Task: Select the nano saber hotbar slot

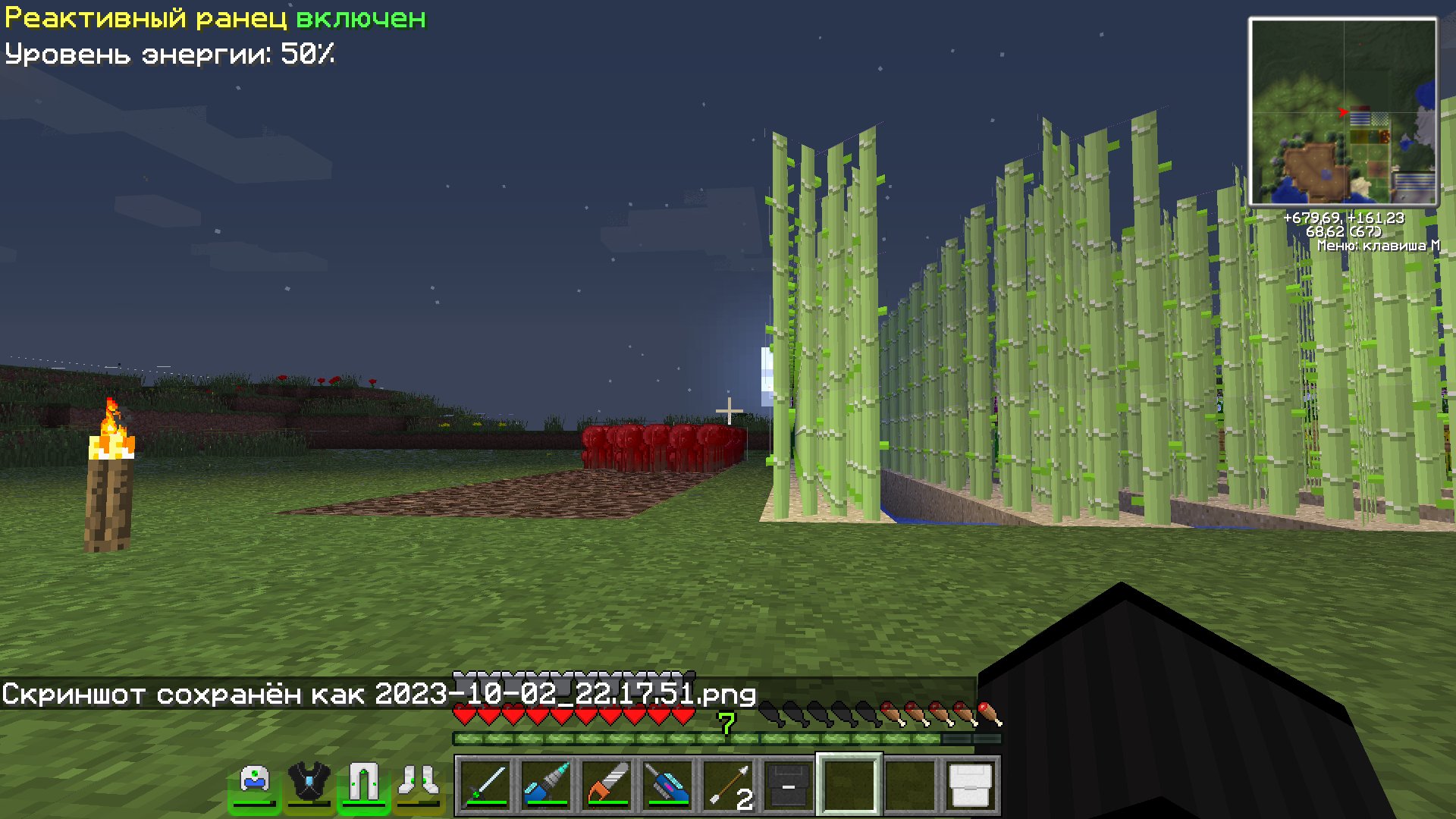Action: point(485,785)
